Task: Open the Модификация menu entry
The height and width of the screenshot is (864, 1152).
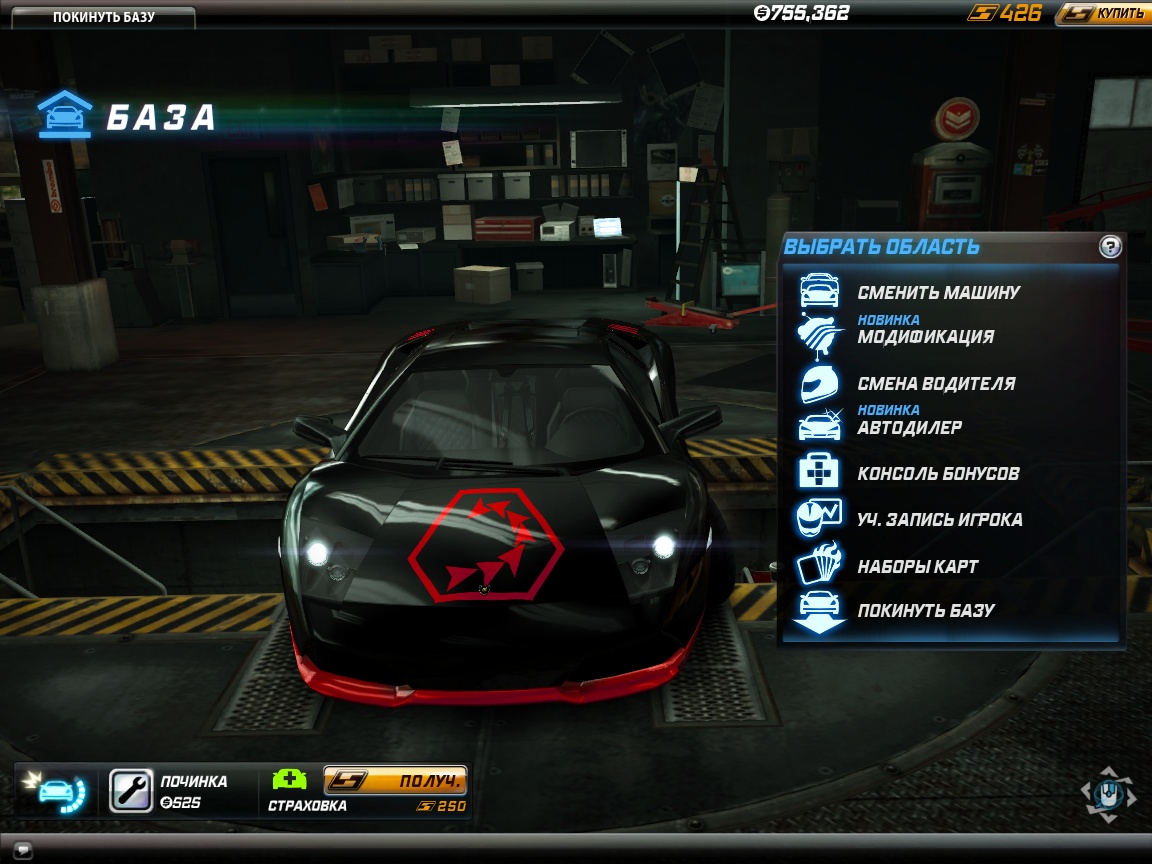Action: pos(925,337)
